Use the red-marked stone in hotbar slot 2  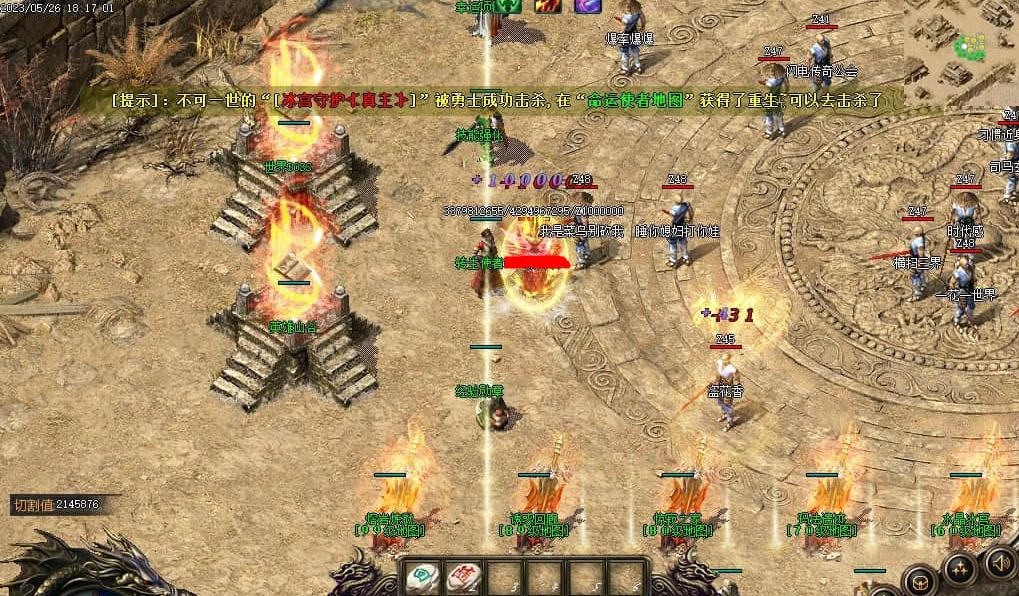[x=463, y=577]
